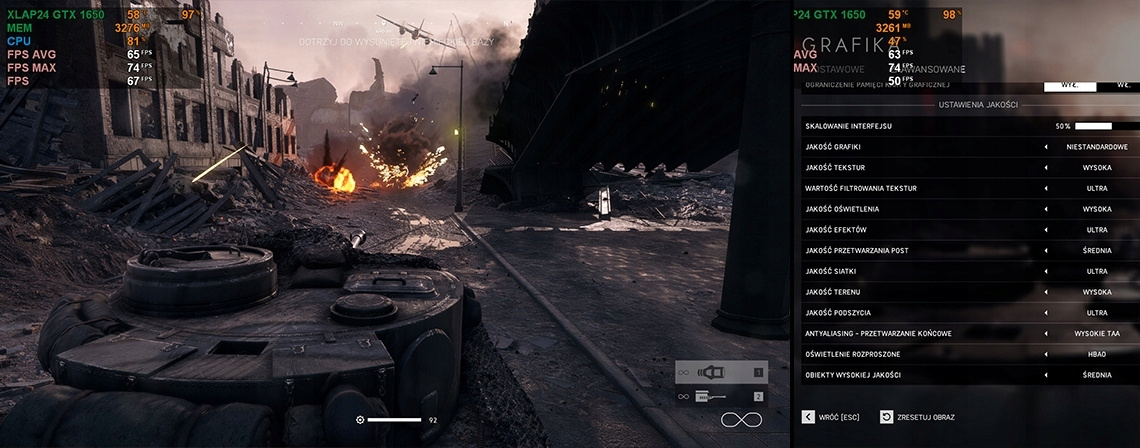The width and height of the screenshot is (1140, 448).
Task: Change the Antyaliasing setting from Wysokie TAA
Action: [x=1096, y=333]
